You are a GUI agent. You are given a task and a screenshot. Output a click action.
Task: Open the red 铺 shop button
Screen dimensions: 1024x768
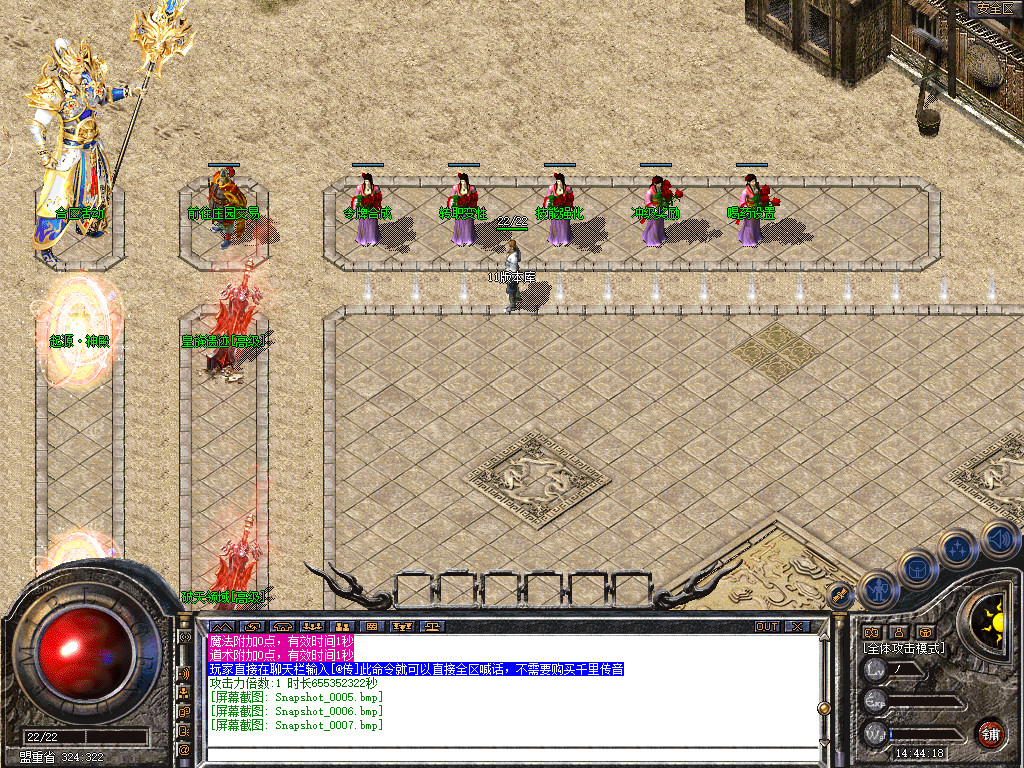click(990, 733)
